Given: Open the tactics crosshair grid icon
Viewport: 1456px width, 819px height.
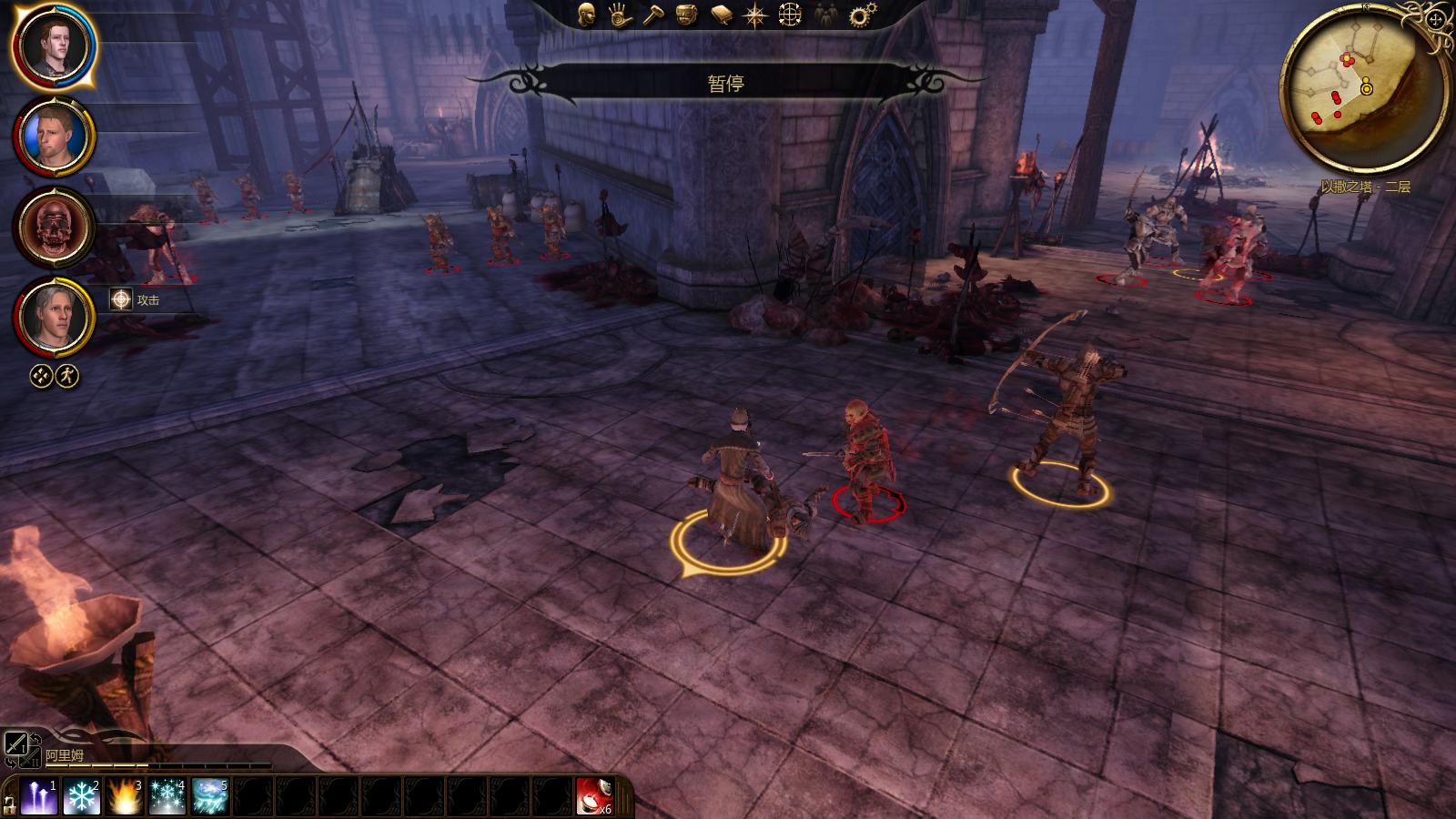Looking at the screenshot, I should pos(790,15).
